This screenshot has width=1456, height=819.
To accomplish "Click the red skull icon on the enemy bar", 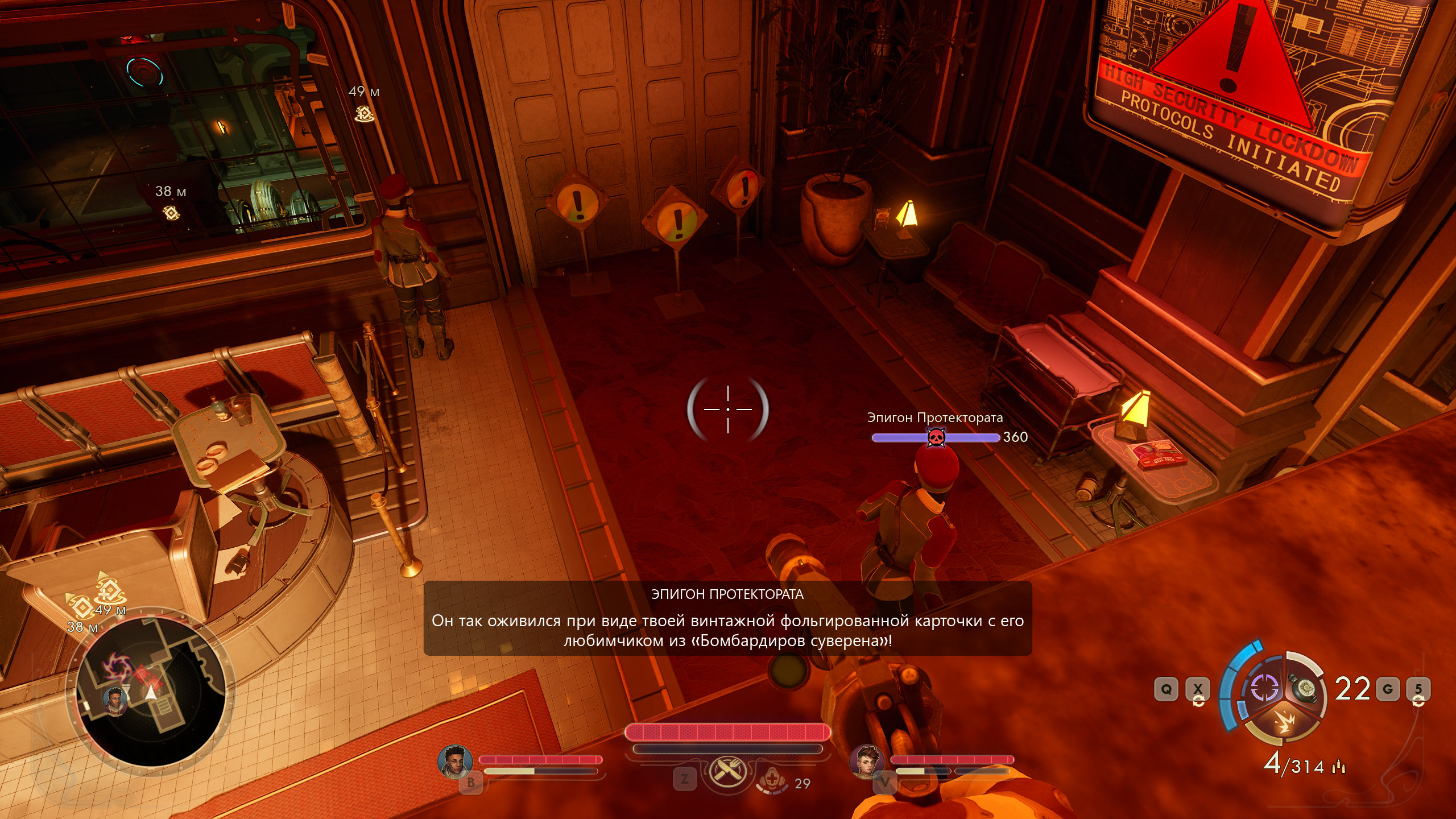I will click(x=936, y=437).
